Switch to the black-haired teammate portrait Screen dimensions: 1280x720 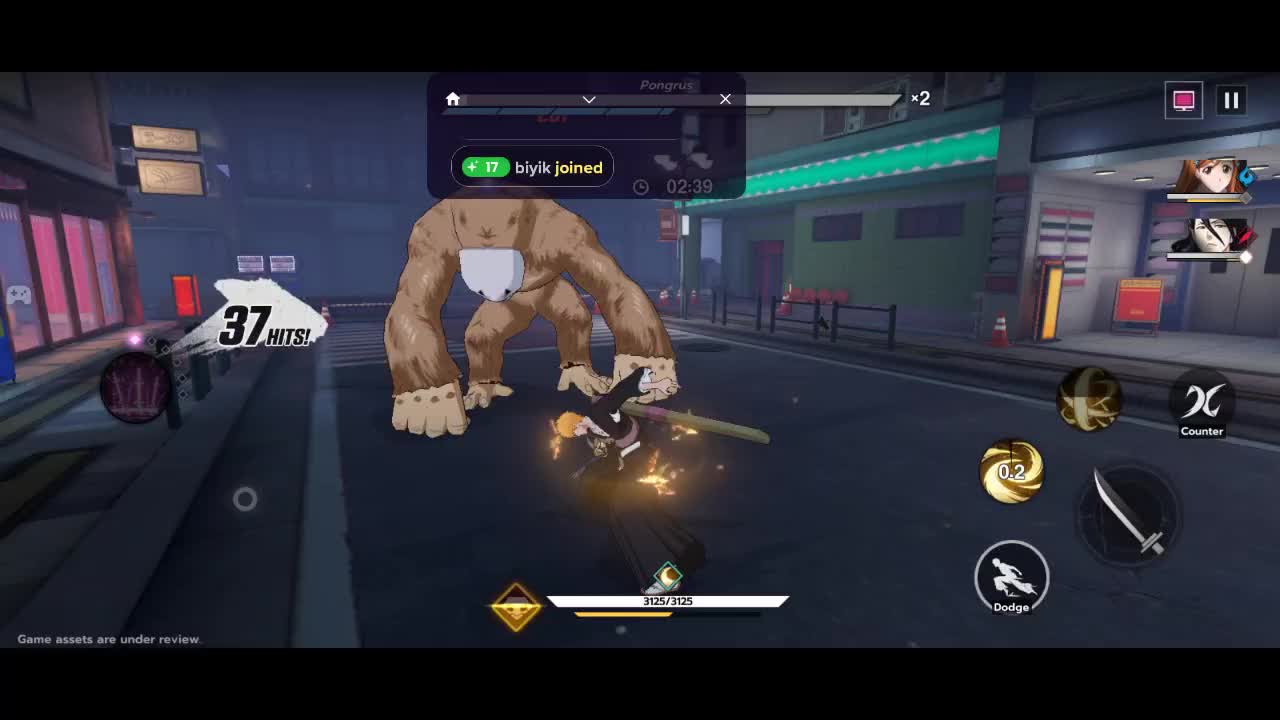tap(1210, 236)
